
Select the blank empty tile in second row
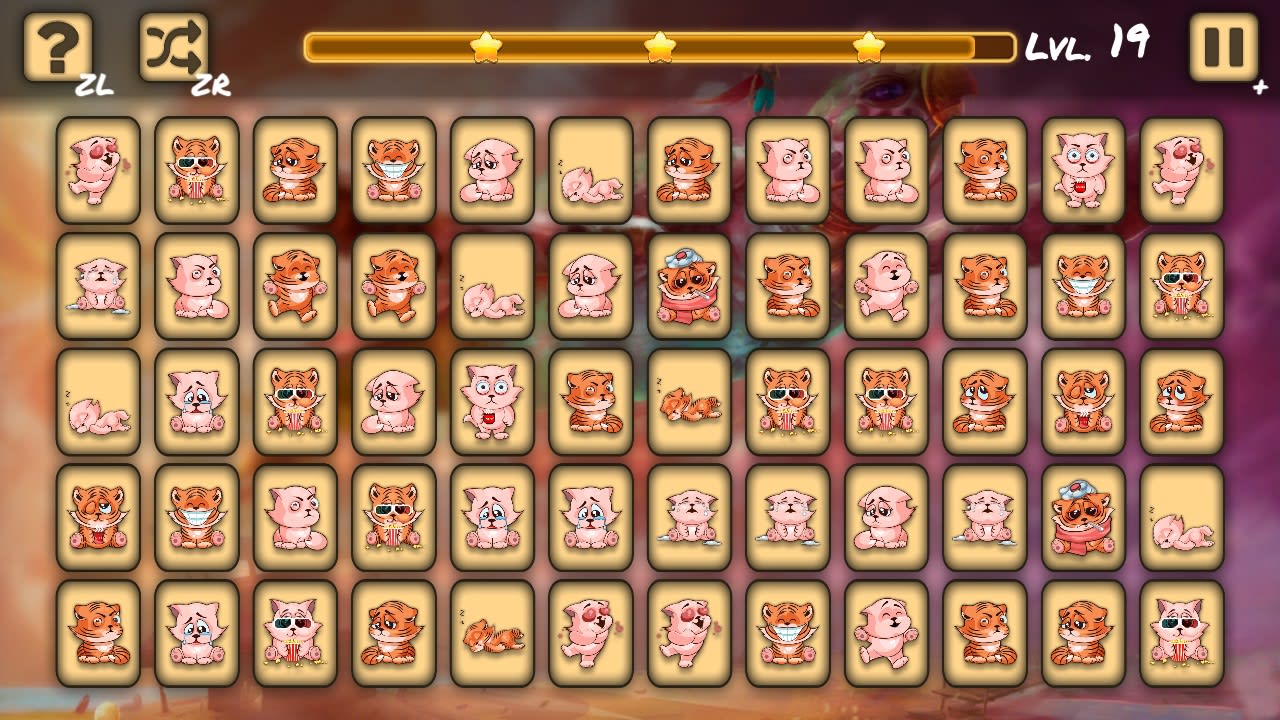[x=492, y=288]
